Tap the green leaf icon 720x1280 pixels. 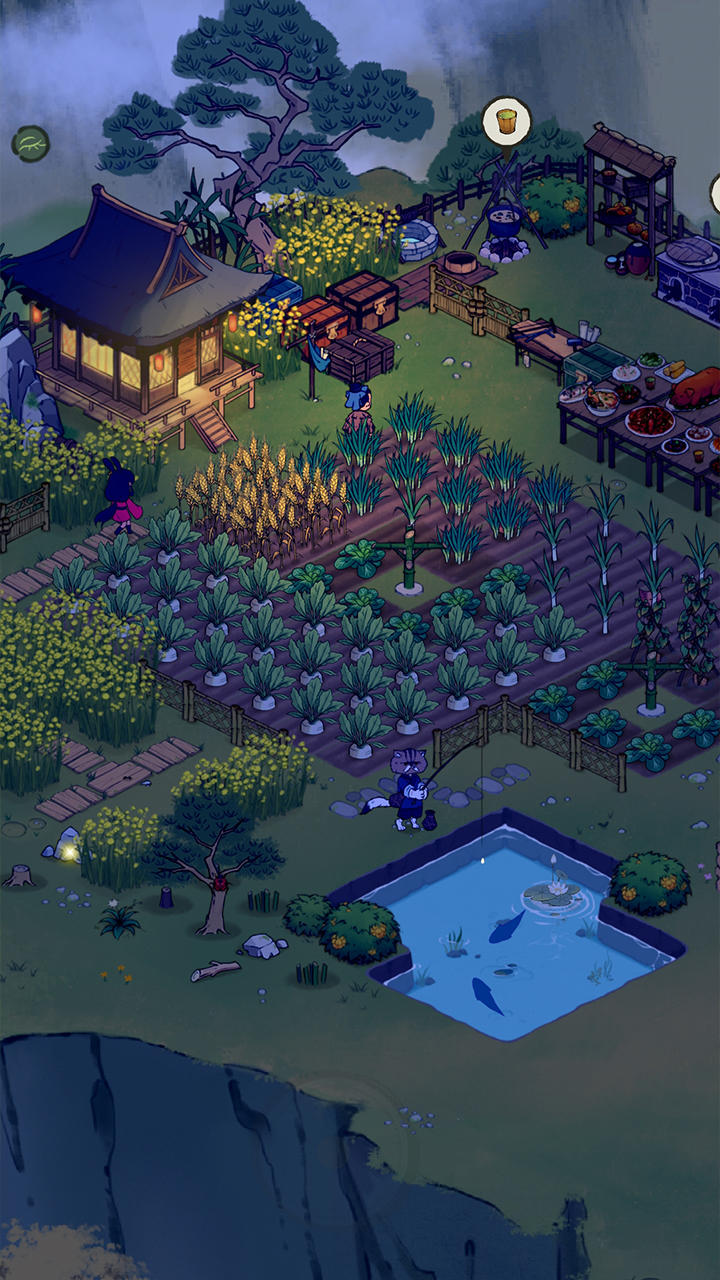(x=31, y=144)
